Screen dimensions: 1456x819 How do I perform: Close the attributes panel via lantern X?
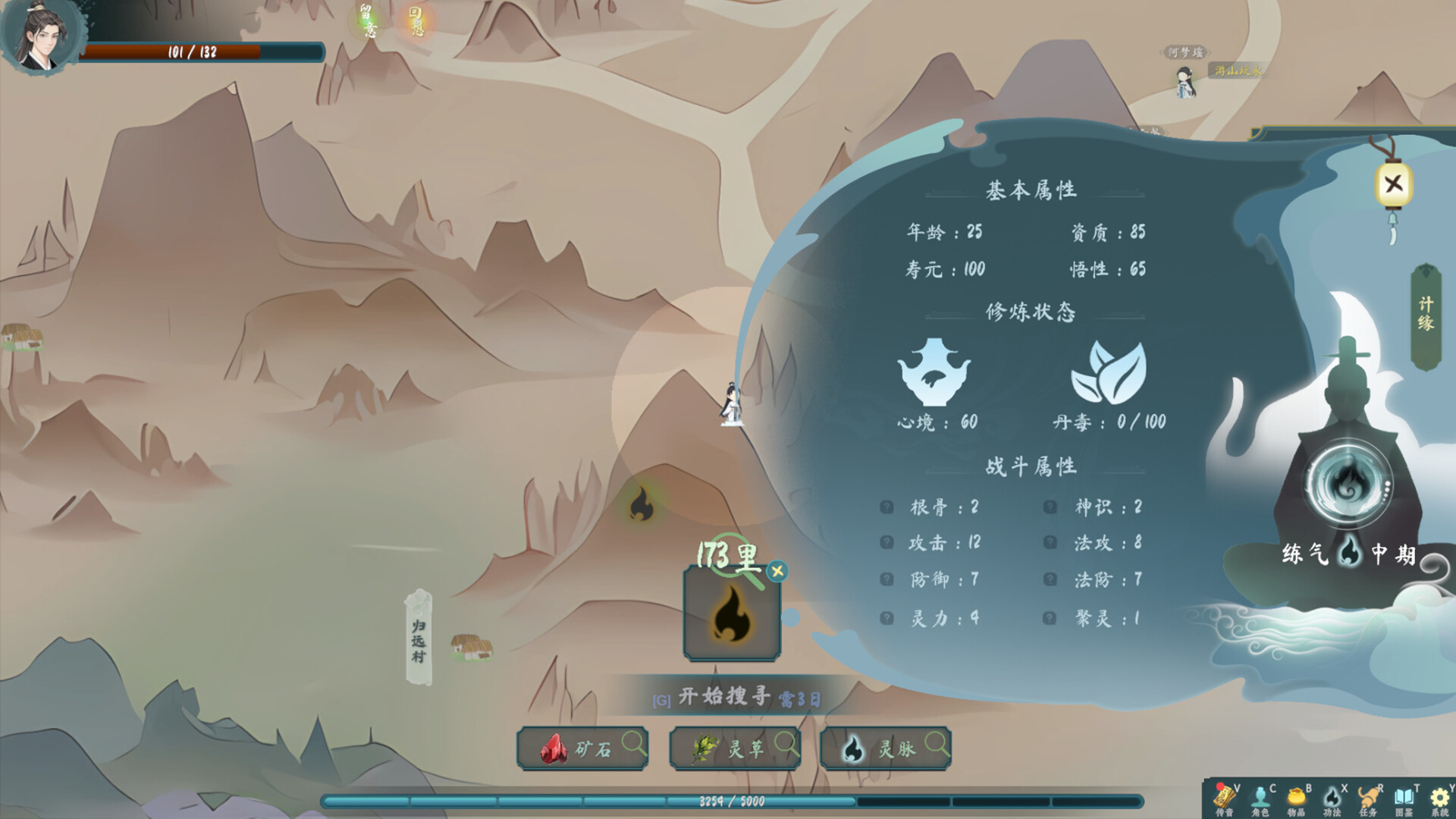1394,182
